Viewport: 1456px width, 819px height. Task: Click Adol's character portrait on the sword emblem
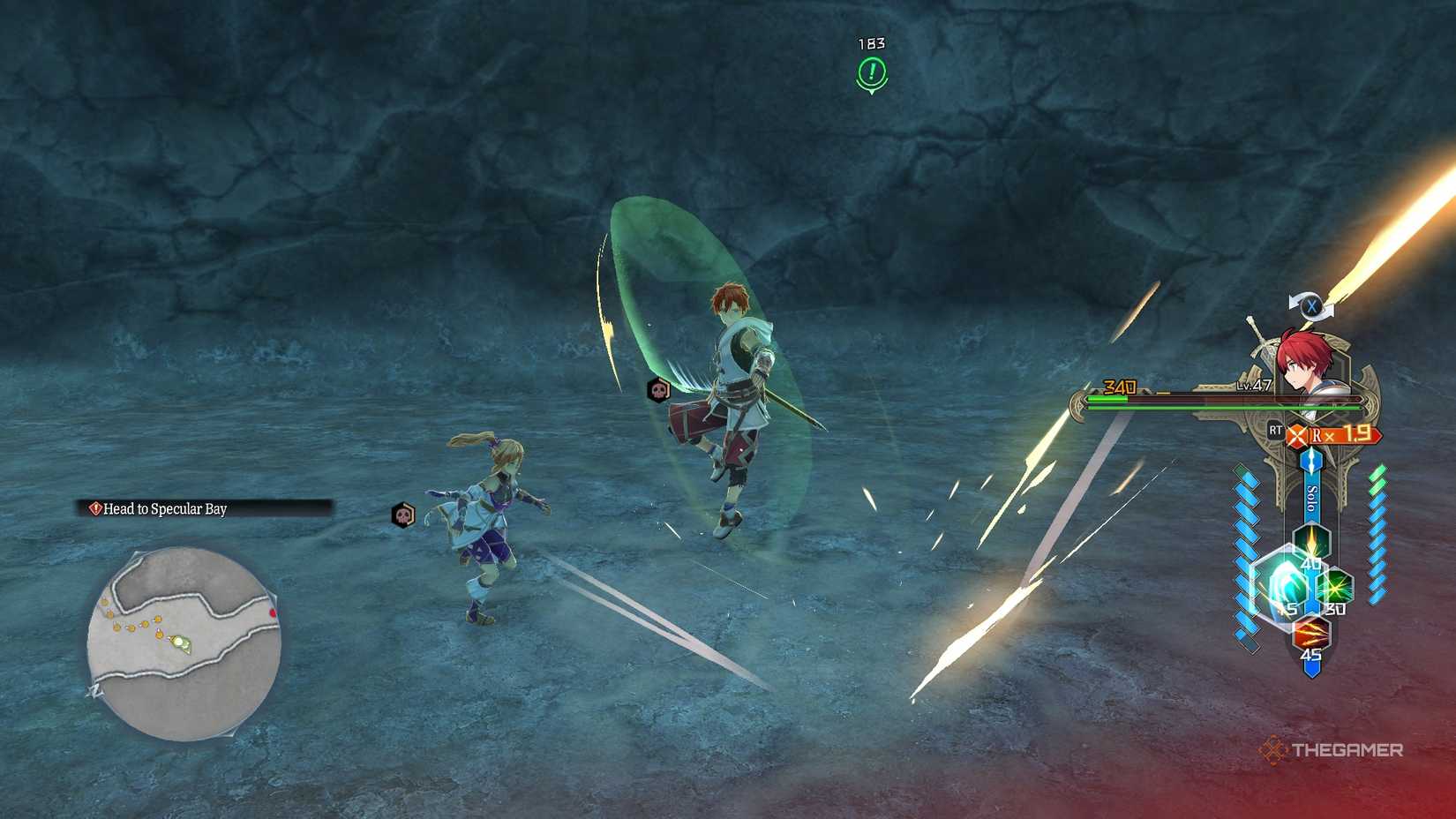1304,362
